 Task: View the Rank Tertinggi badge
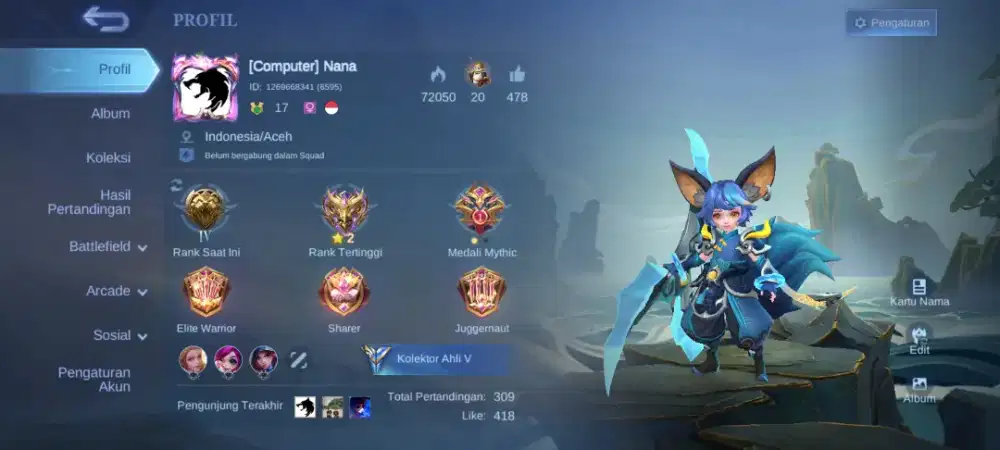pyautogui.click(x=345, y=212)
